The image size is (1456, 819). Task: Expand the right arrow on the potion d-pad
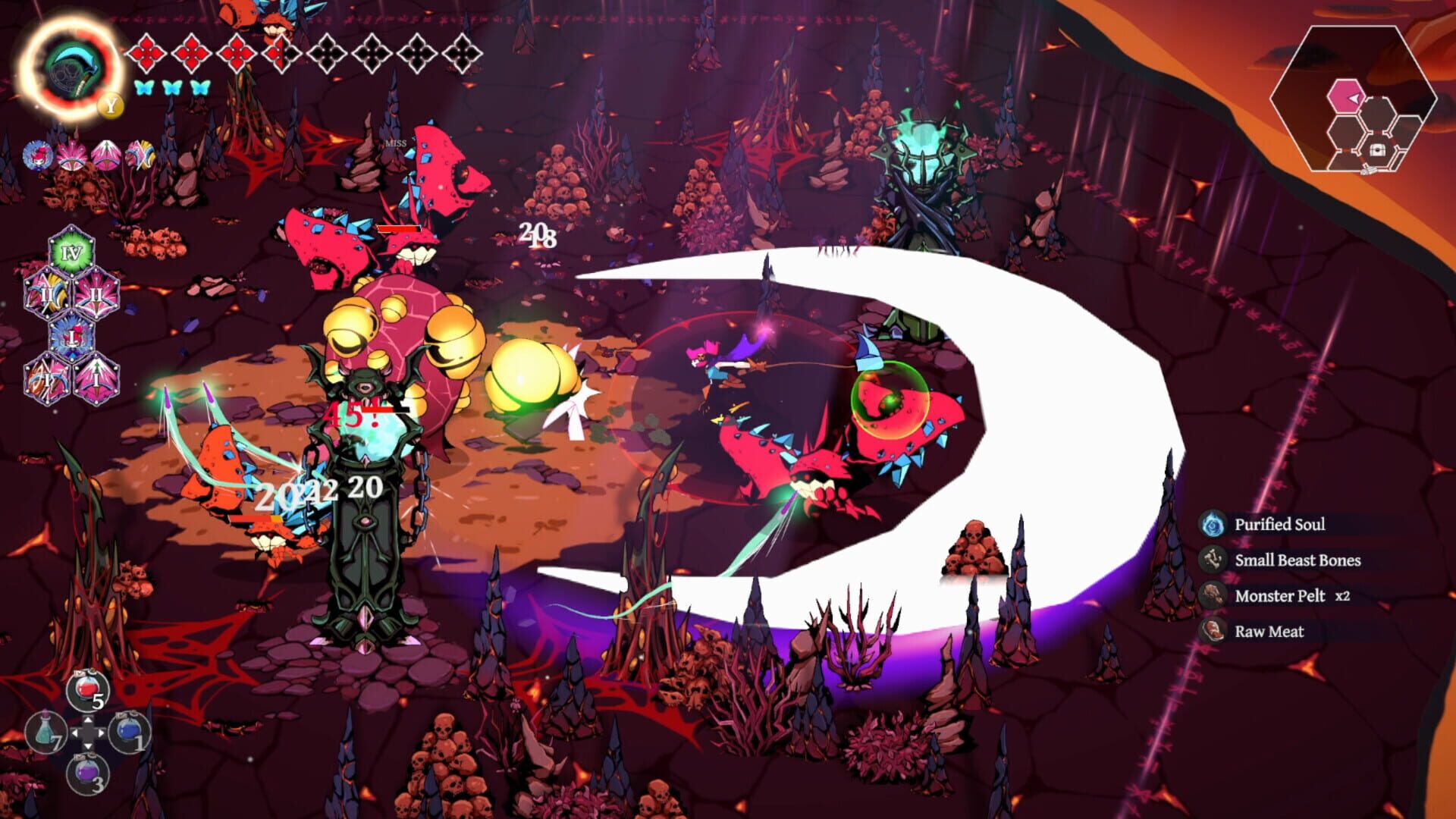(x=101, y=733)
